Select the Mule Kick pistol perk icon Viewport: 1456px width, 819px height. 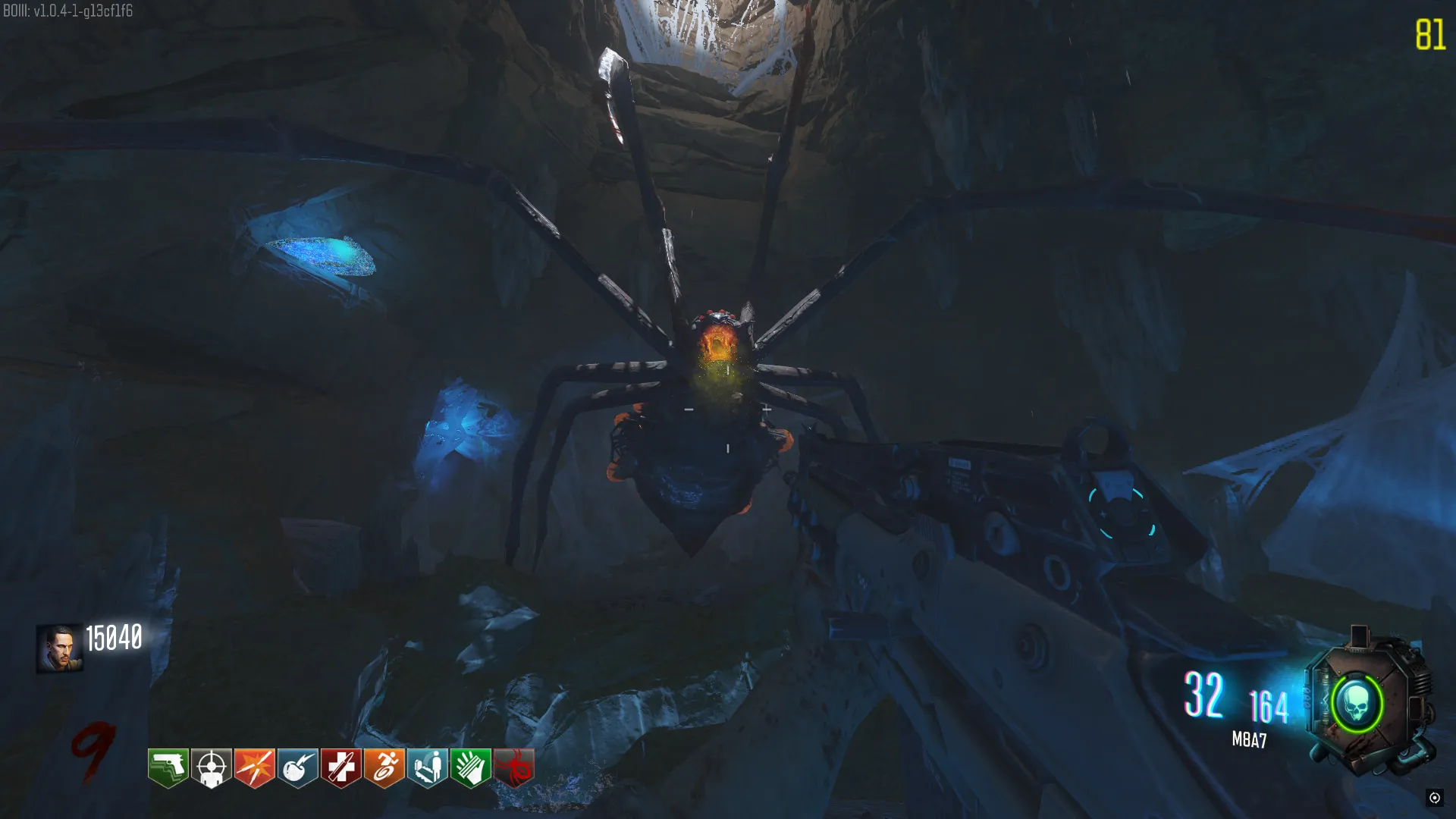pos(168,767)
